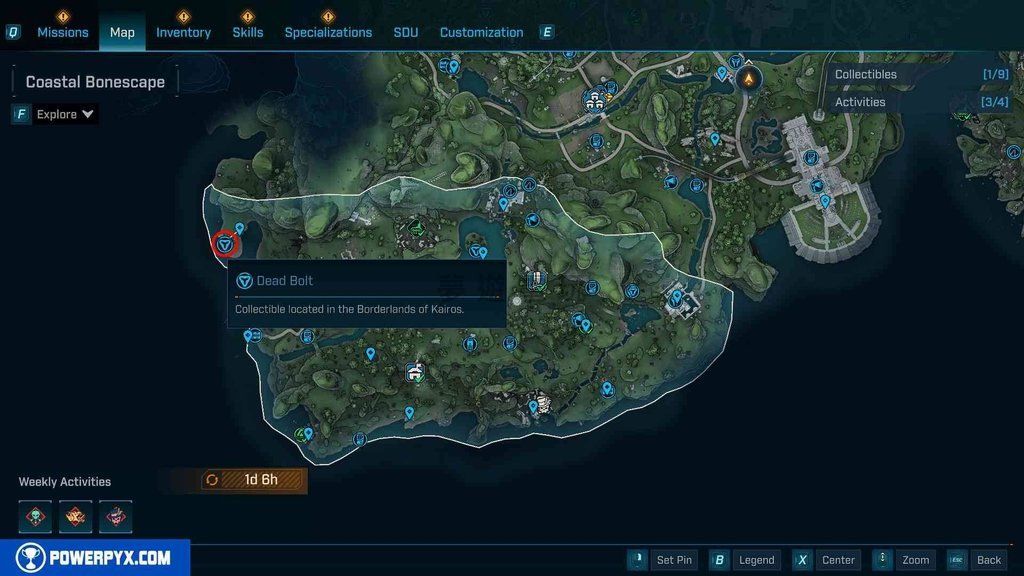Click the PowerPyx.com watermark logo
This screenshot has width=1024, height=576.
(x=95, y=557)
